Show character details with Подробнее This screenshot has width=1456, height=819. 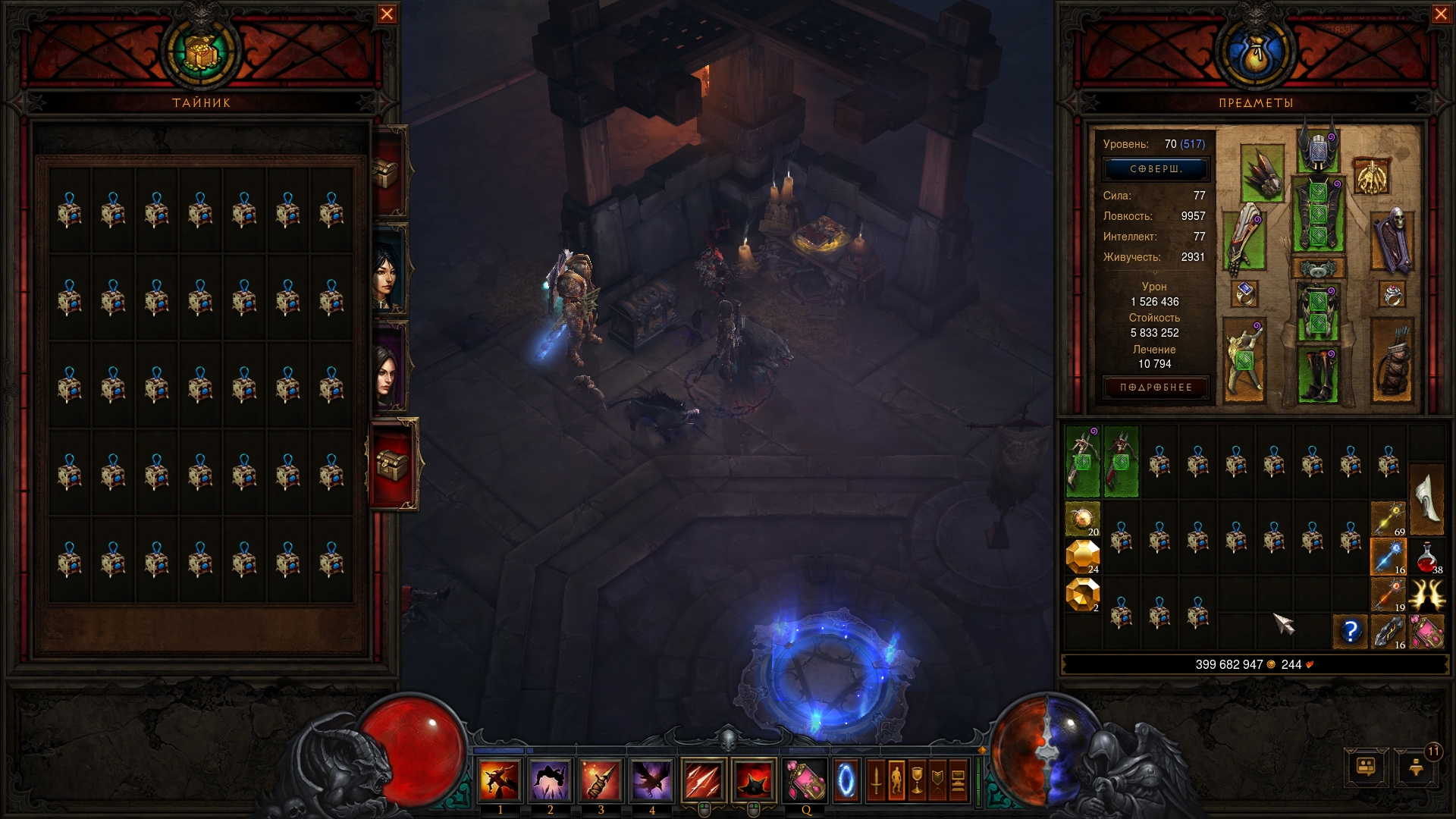tap(1156, 388)
